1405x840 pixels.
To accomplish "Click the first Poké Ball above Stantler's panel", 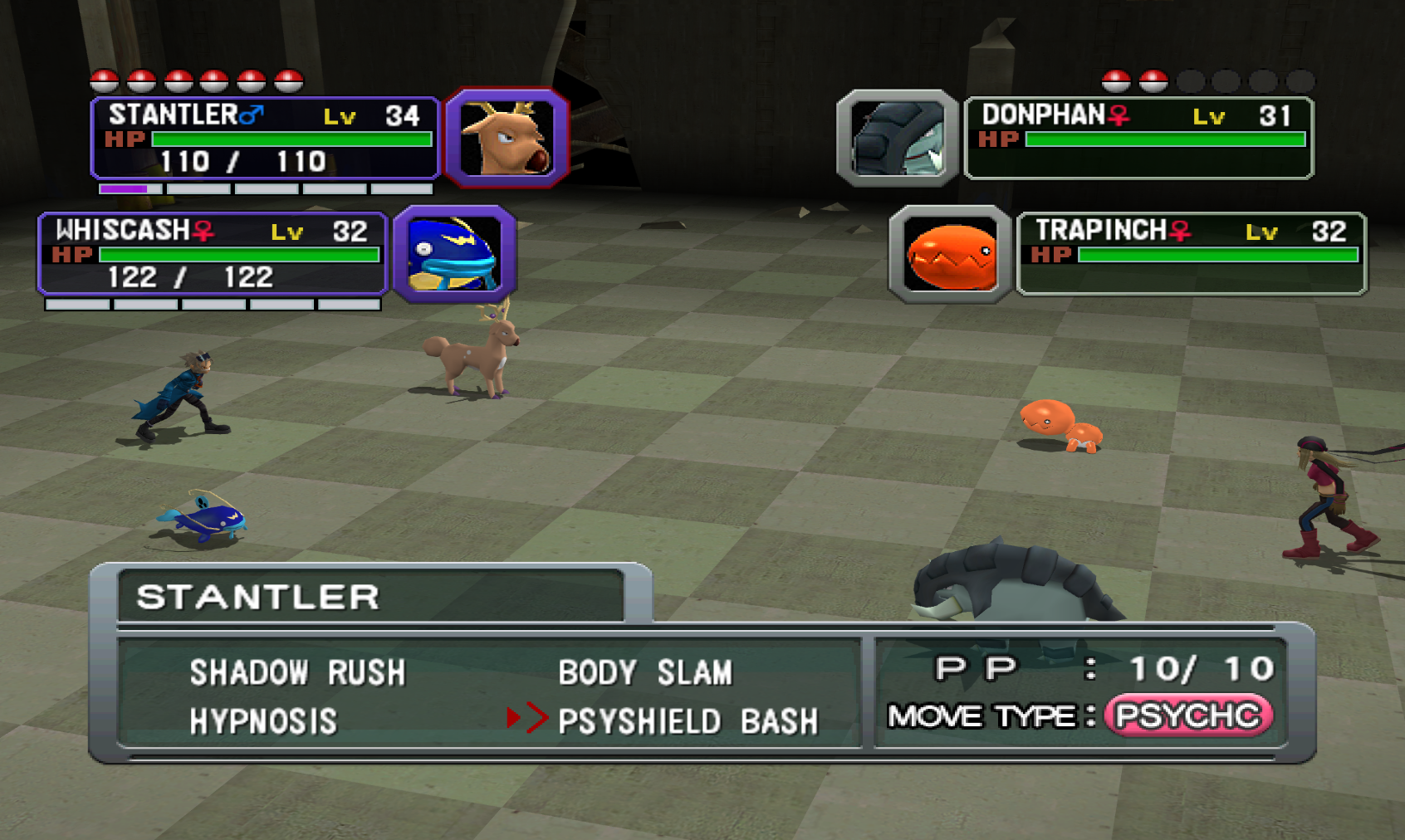I will click(x=103, y=81).
